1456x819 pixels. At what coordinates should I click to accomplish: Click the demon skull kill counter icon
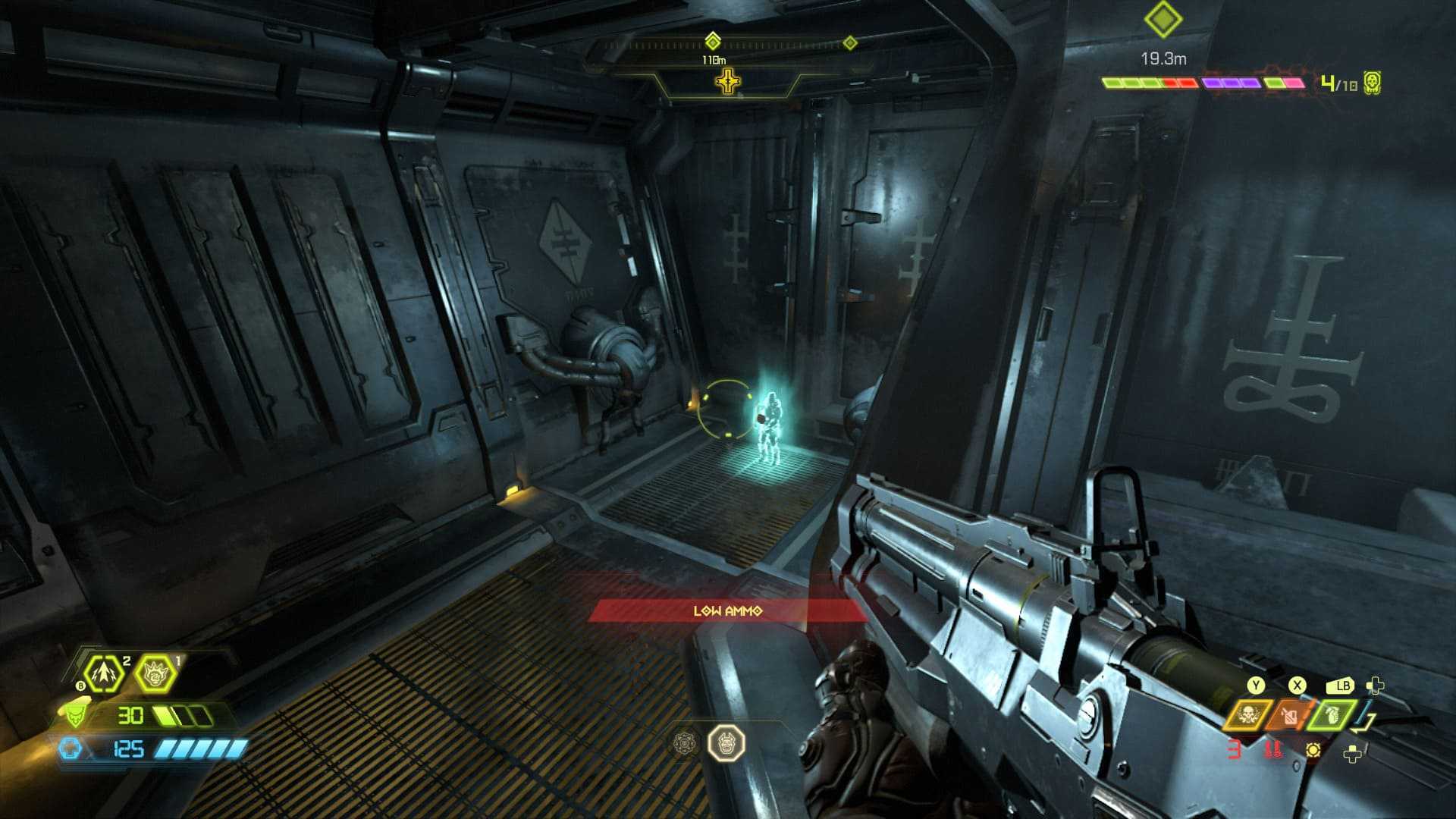(1371, 82)
